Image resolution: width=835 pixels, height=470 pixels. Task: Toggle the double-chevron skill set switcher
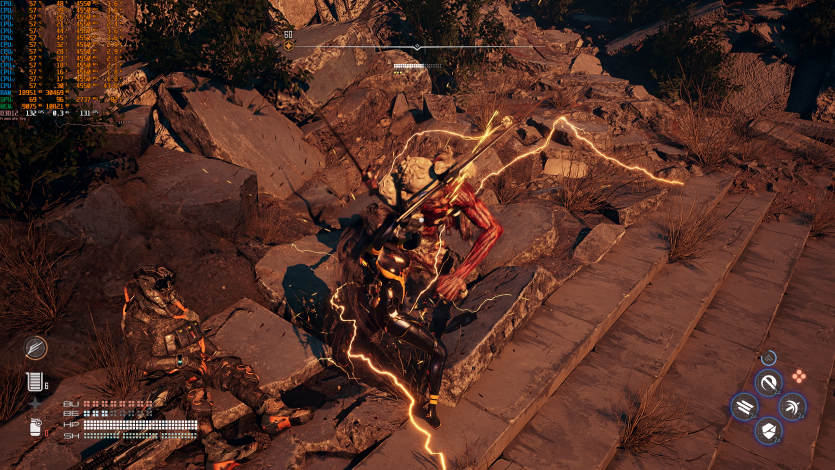pos(769,357)
